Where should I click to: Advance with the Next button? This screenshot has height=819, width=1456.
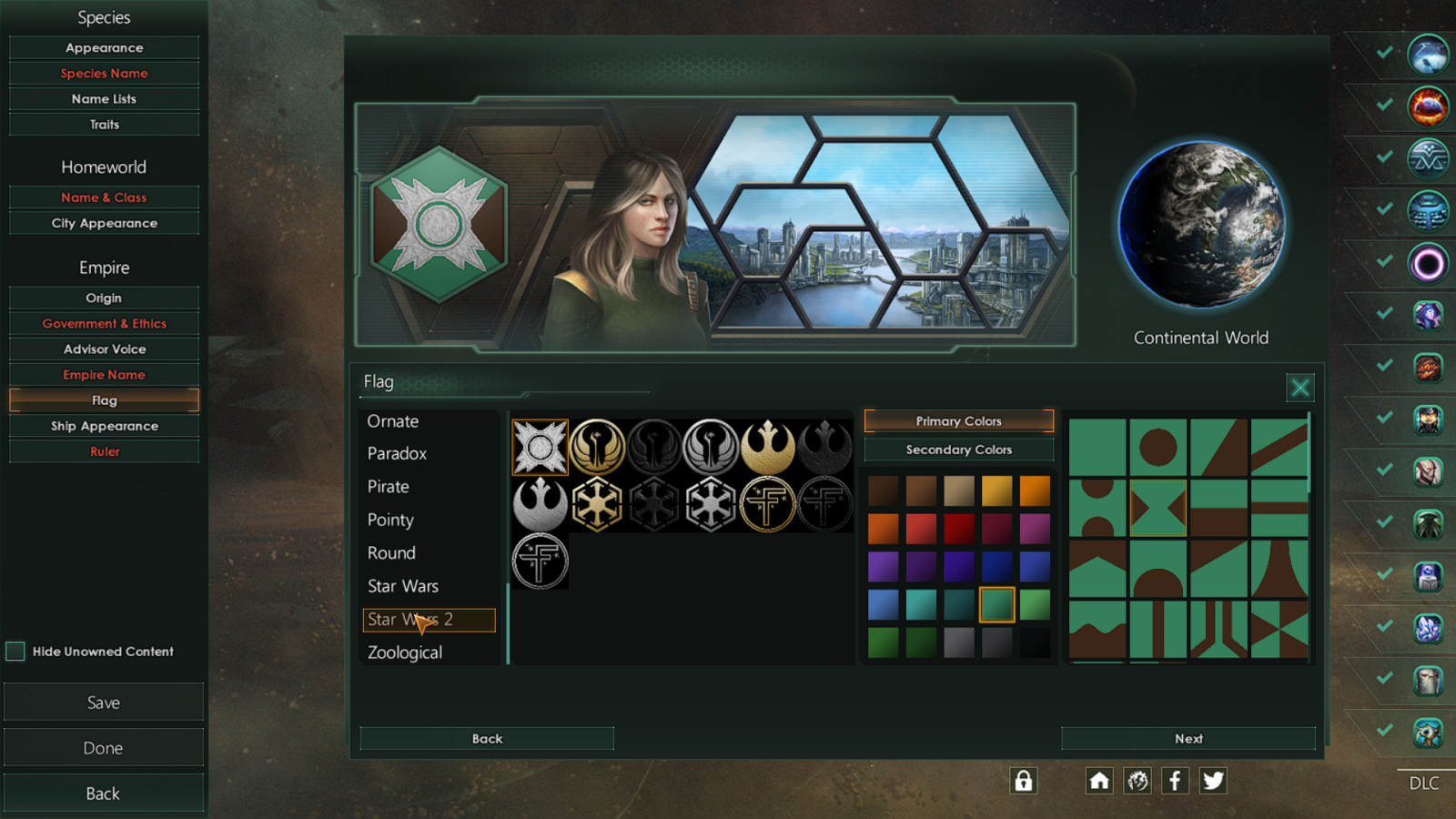pos(1188,738)
